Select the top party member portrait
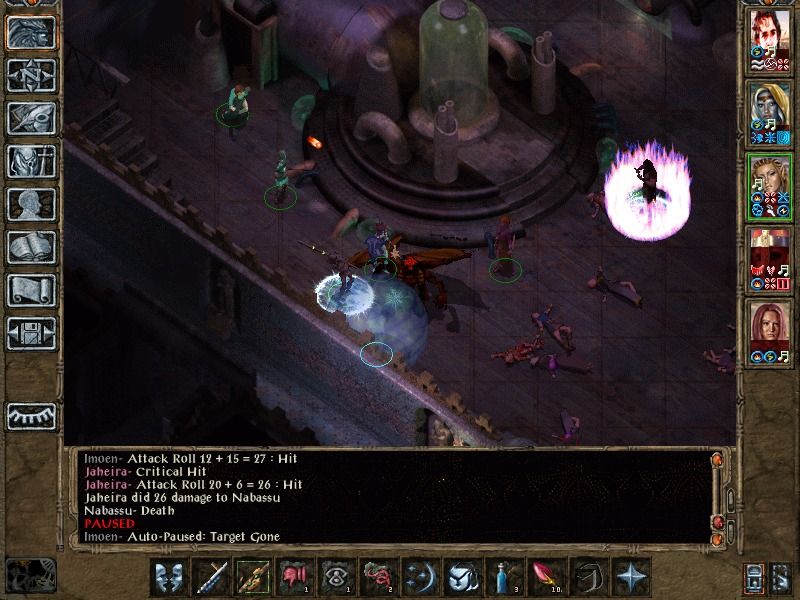Screen dimensions: 800x600 pyautogui.click(x=769, y=45)
